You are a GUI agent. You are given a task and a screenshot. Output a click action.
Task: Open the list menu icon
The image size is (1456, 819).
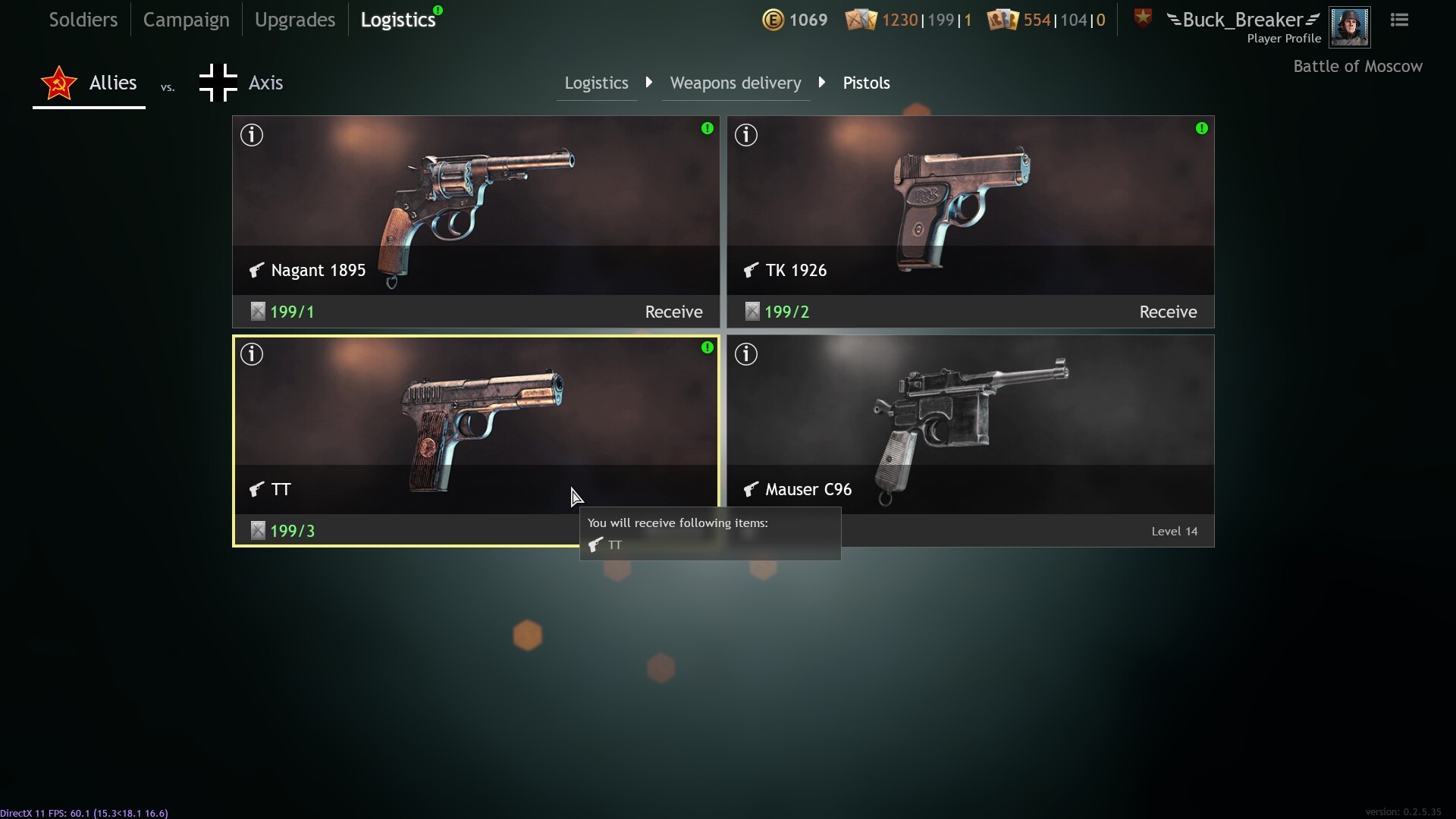point(1399,20)
